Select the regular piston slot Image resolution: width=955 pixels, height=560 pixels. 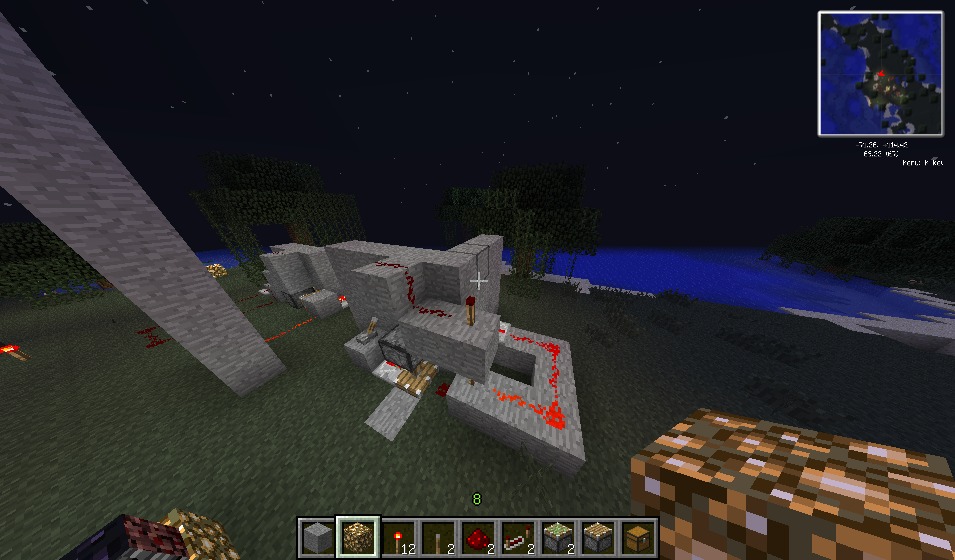(x=598, y=538)
